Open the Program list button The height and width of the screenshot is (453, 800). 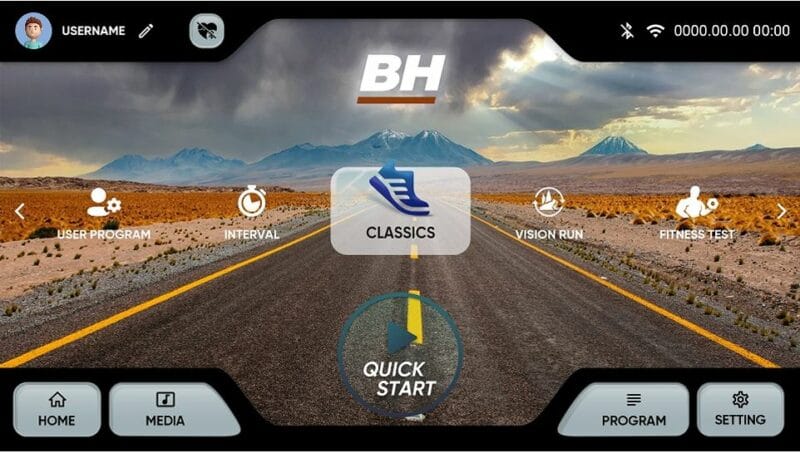633,409
